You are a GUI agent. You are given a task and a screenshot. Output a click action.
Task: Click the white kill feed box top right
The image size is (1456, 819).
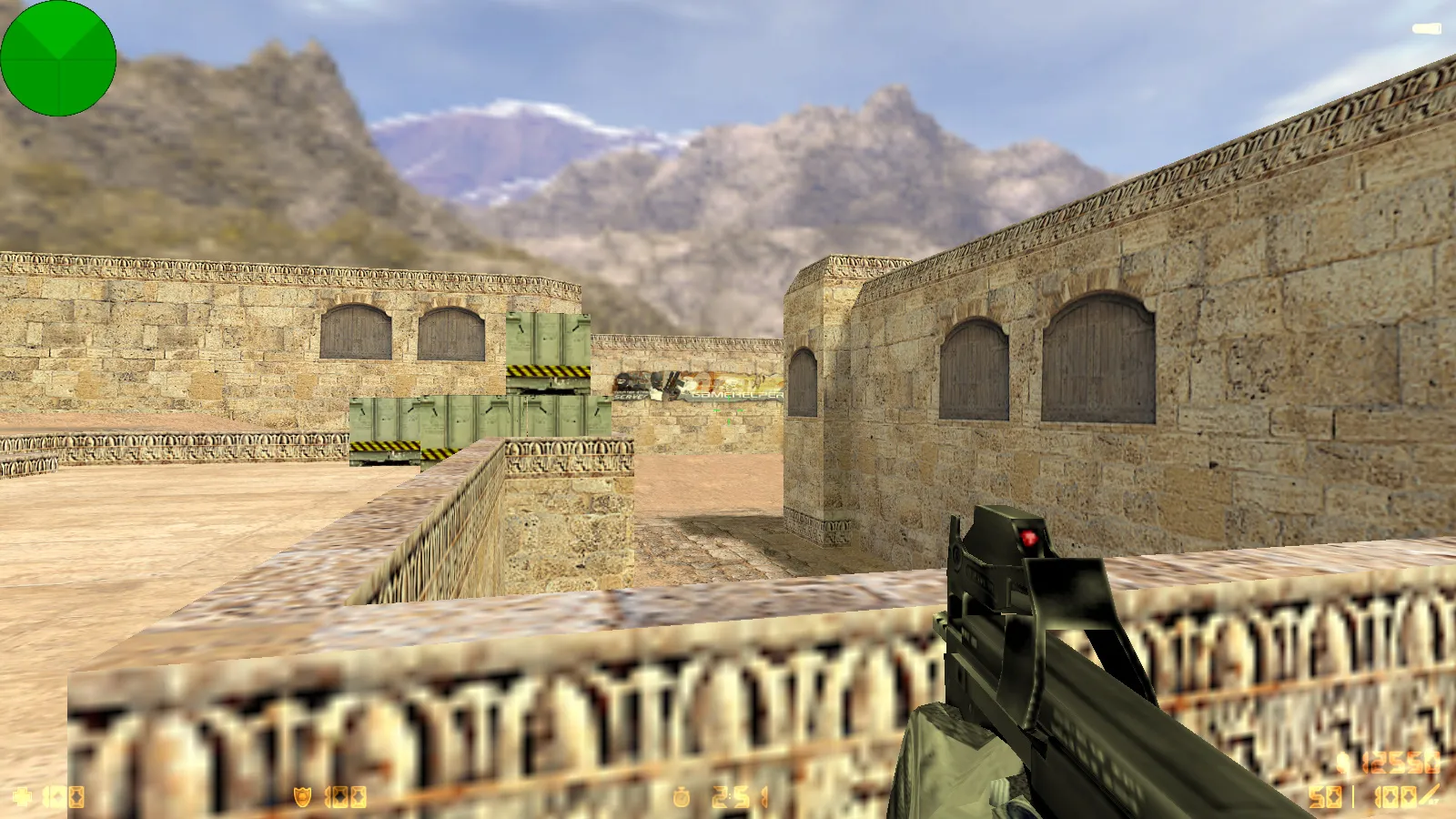click(1427, 27)
